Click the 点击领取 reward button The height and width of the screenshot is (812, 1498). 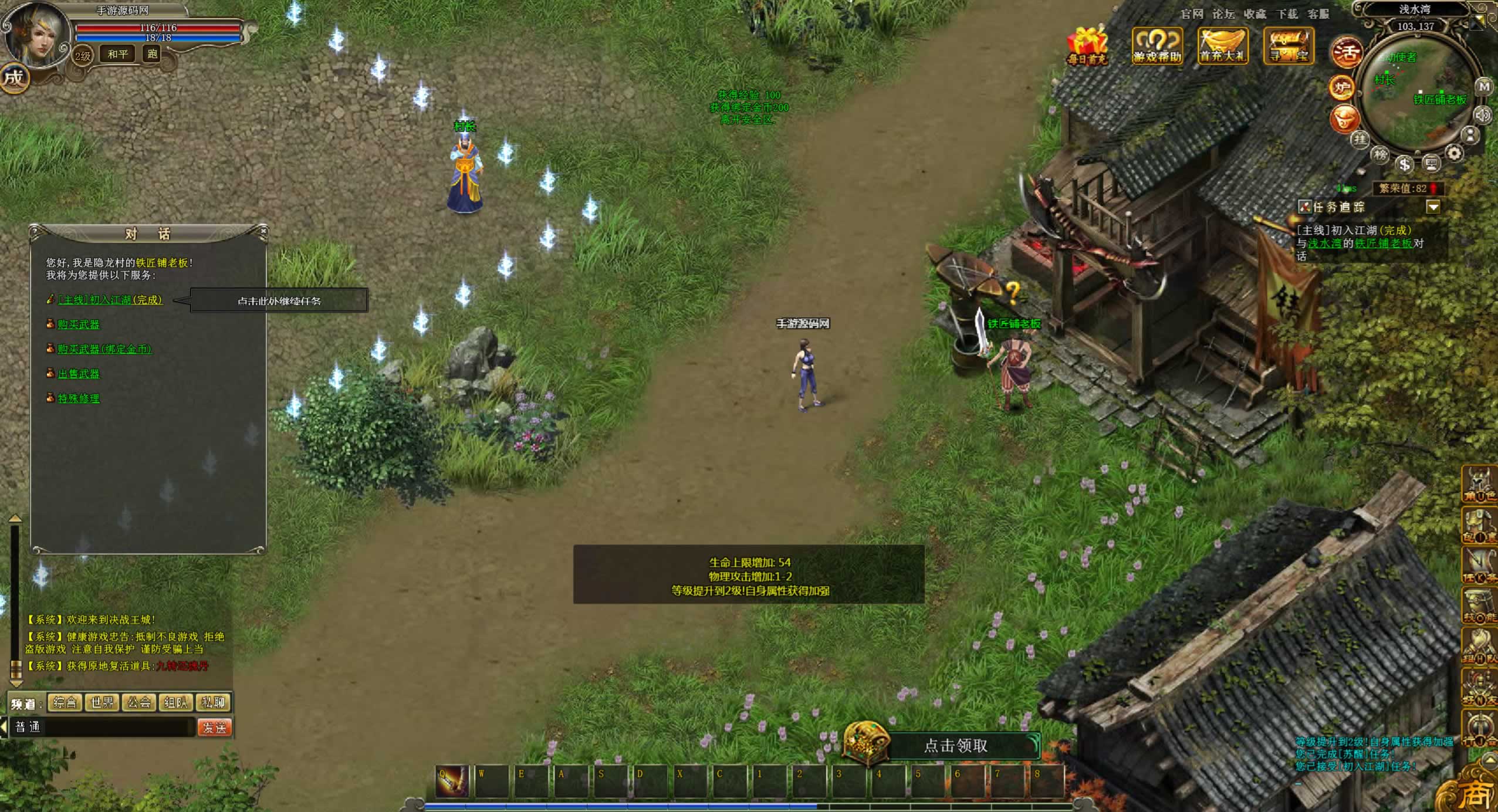tap(956, 746)
